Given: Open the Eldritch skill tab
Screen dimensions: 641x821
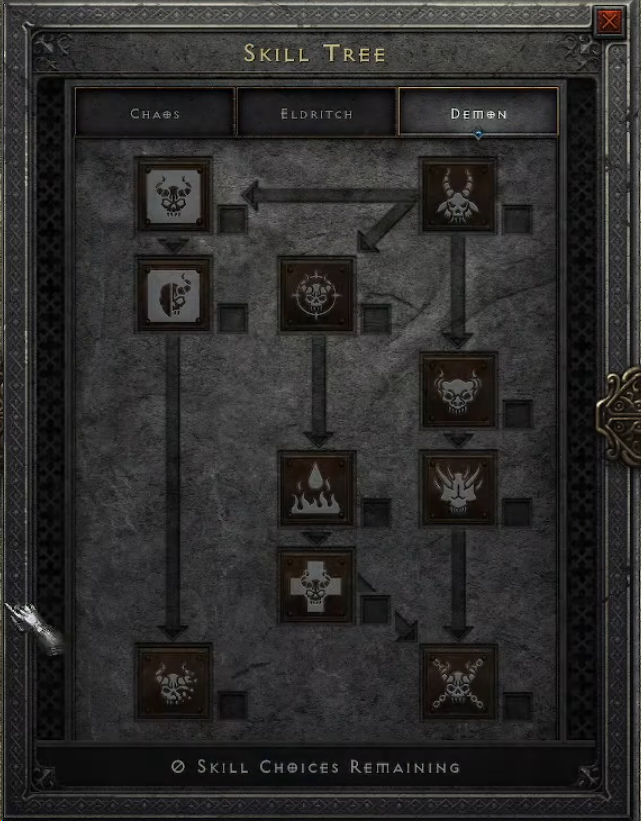Looking at the screenshot, I should click(316, 113).
